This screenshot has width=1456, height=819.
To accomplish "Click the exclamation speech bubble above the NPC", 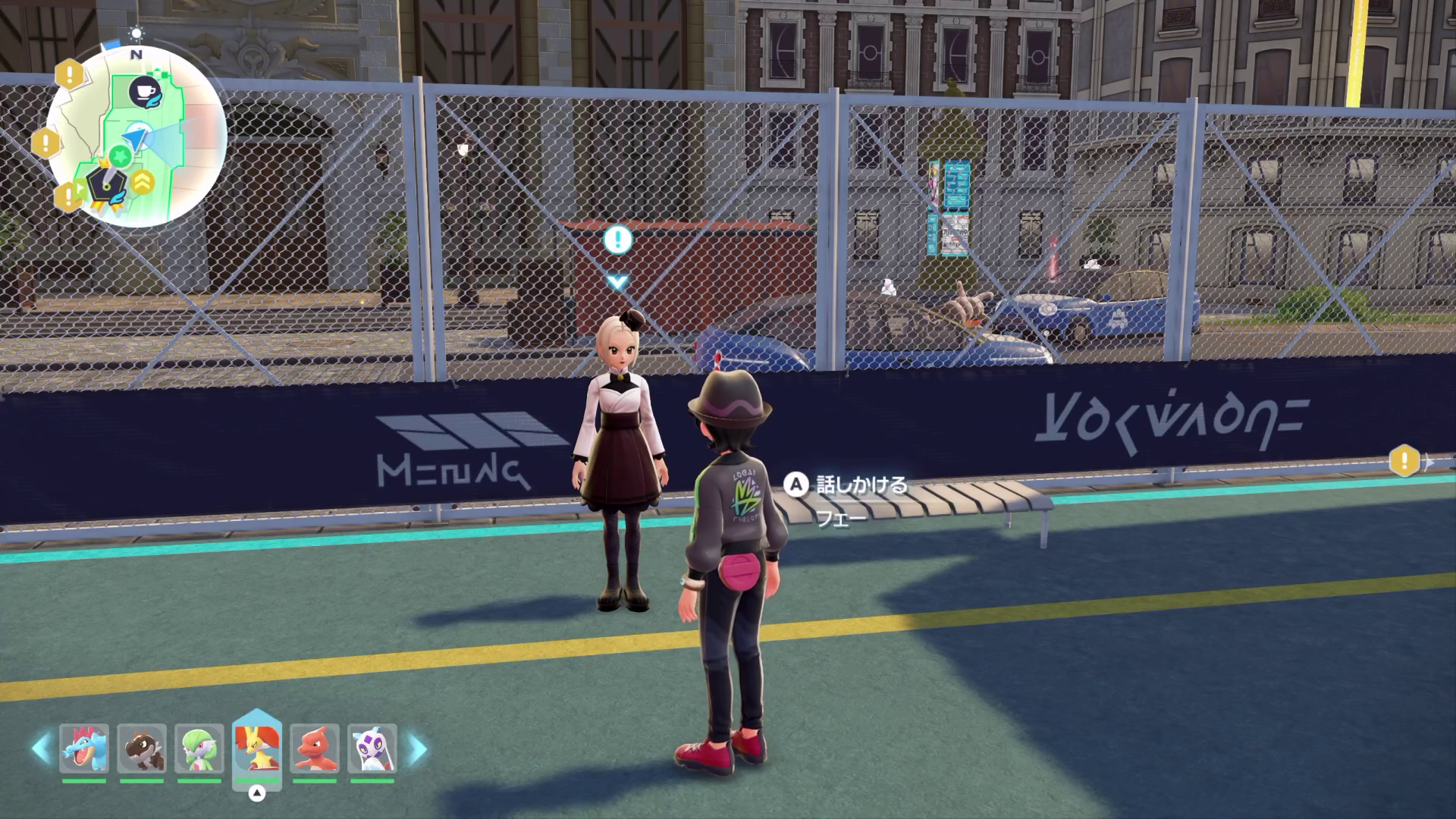I will 617,240.
